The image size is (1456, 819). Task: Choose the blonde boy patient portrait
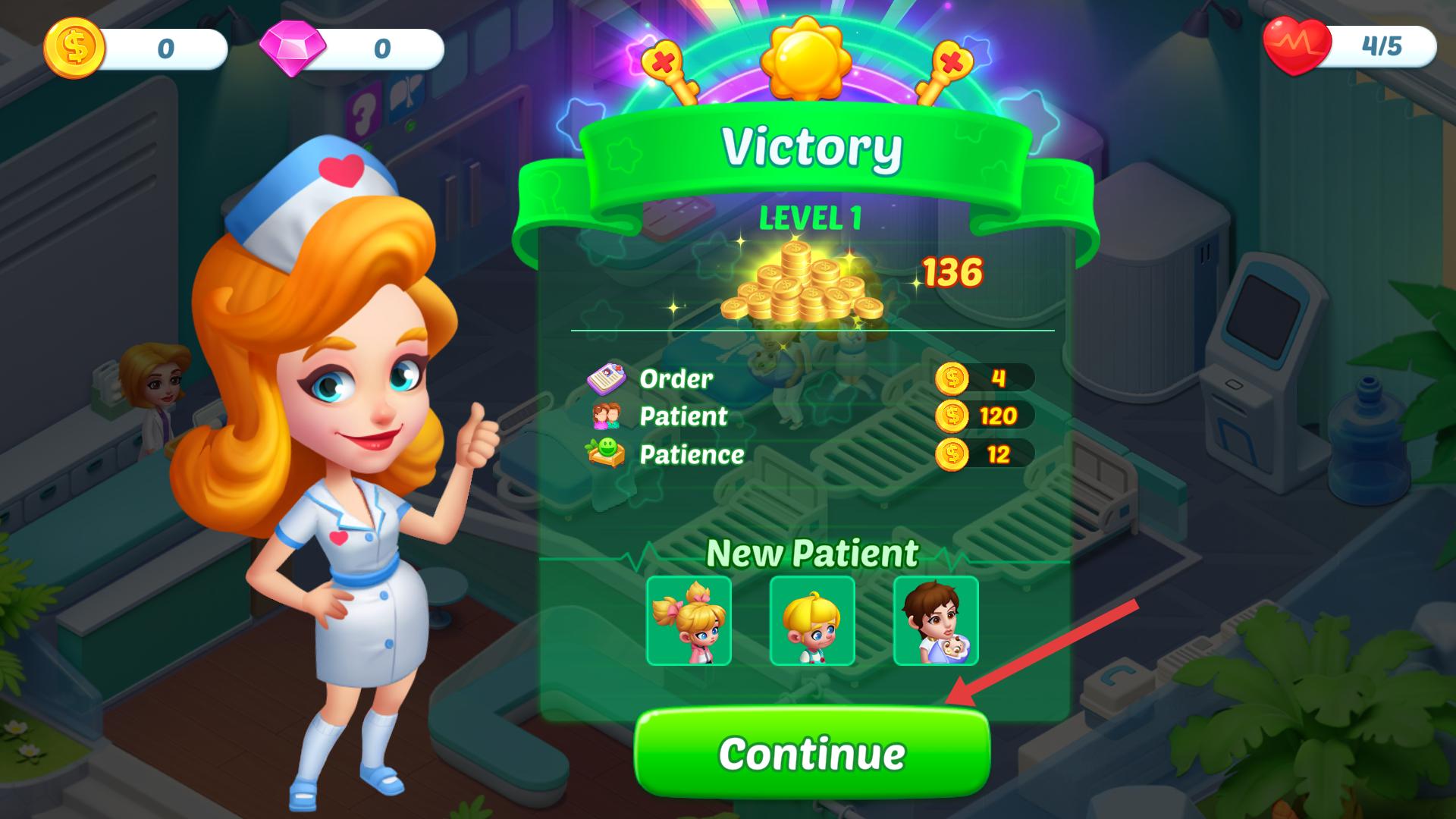point(812,621)
